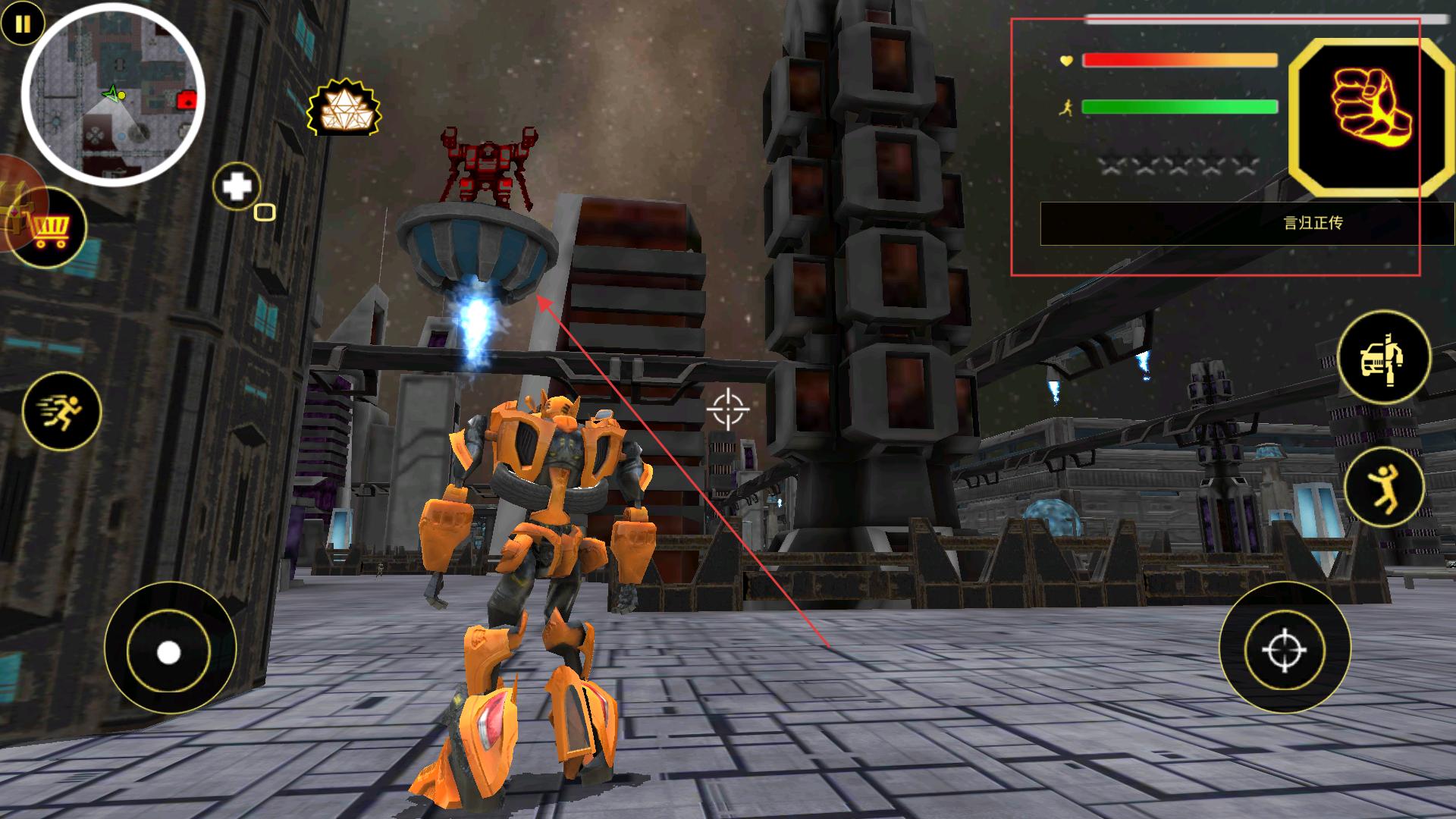Pause the game
The height and width of the screenshot is (819, 1456).
[23, 24]
